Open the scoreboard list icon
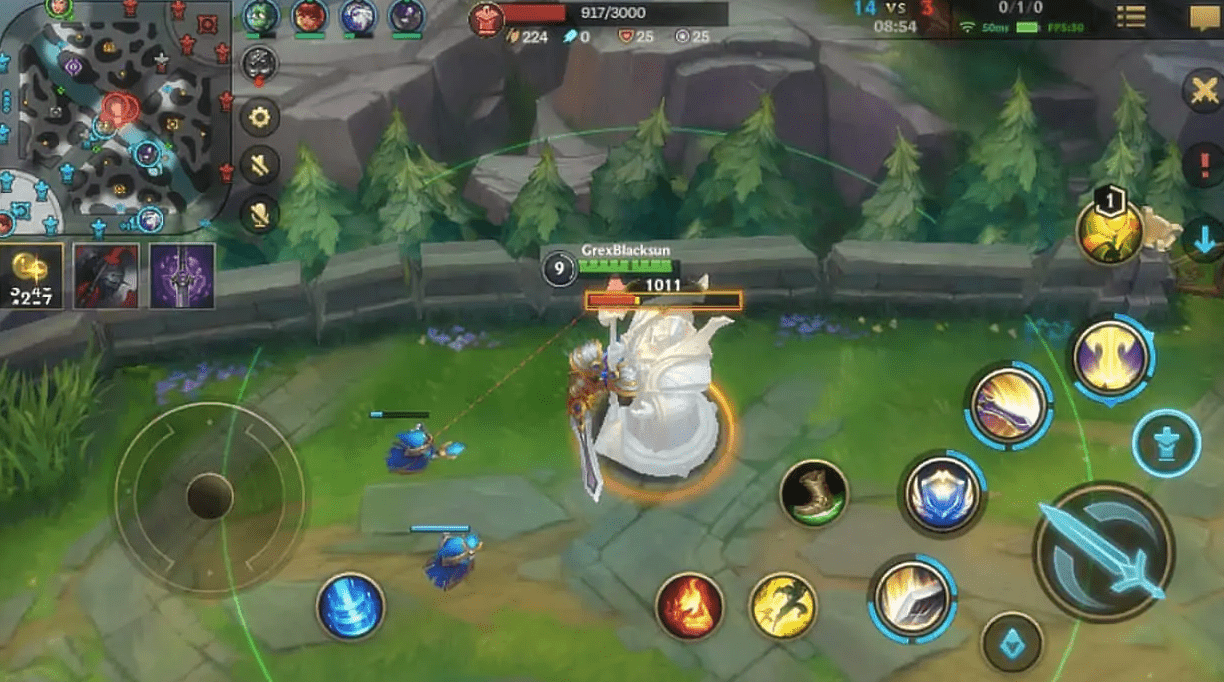Viewport: 1224px width, 682px height. point(1131,17)
